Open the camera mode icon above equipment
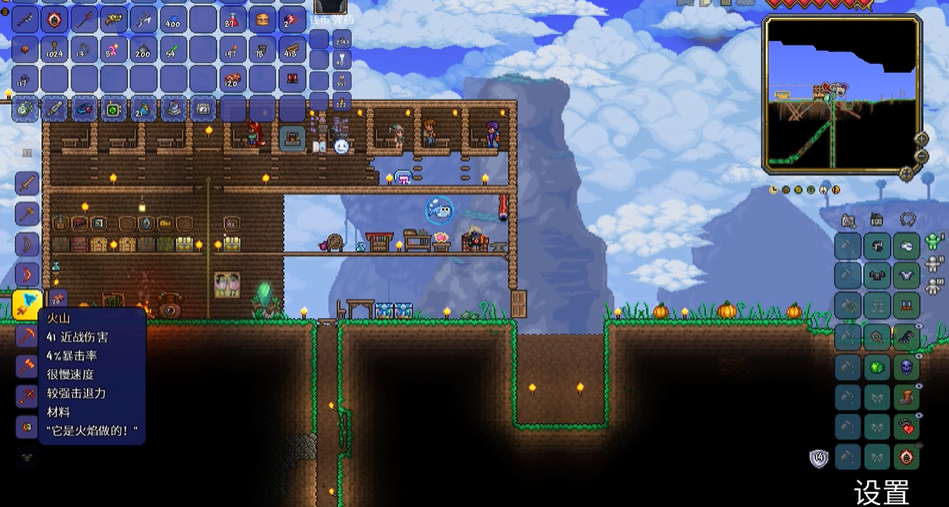 [849, 220]
